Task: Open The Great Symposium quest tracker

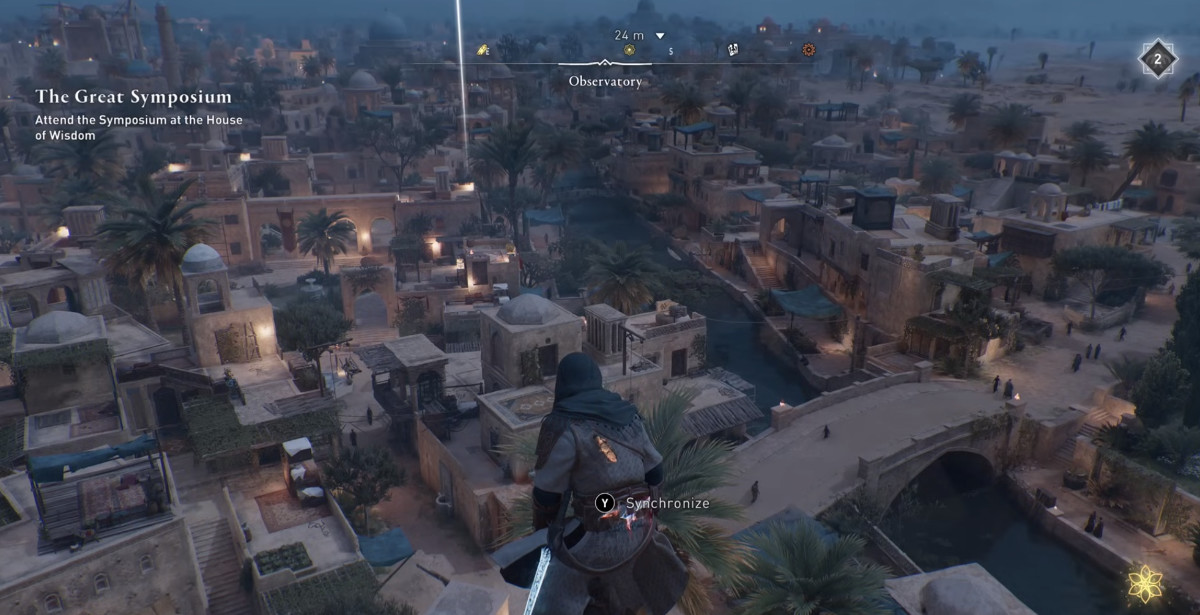Action: 134,97
